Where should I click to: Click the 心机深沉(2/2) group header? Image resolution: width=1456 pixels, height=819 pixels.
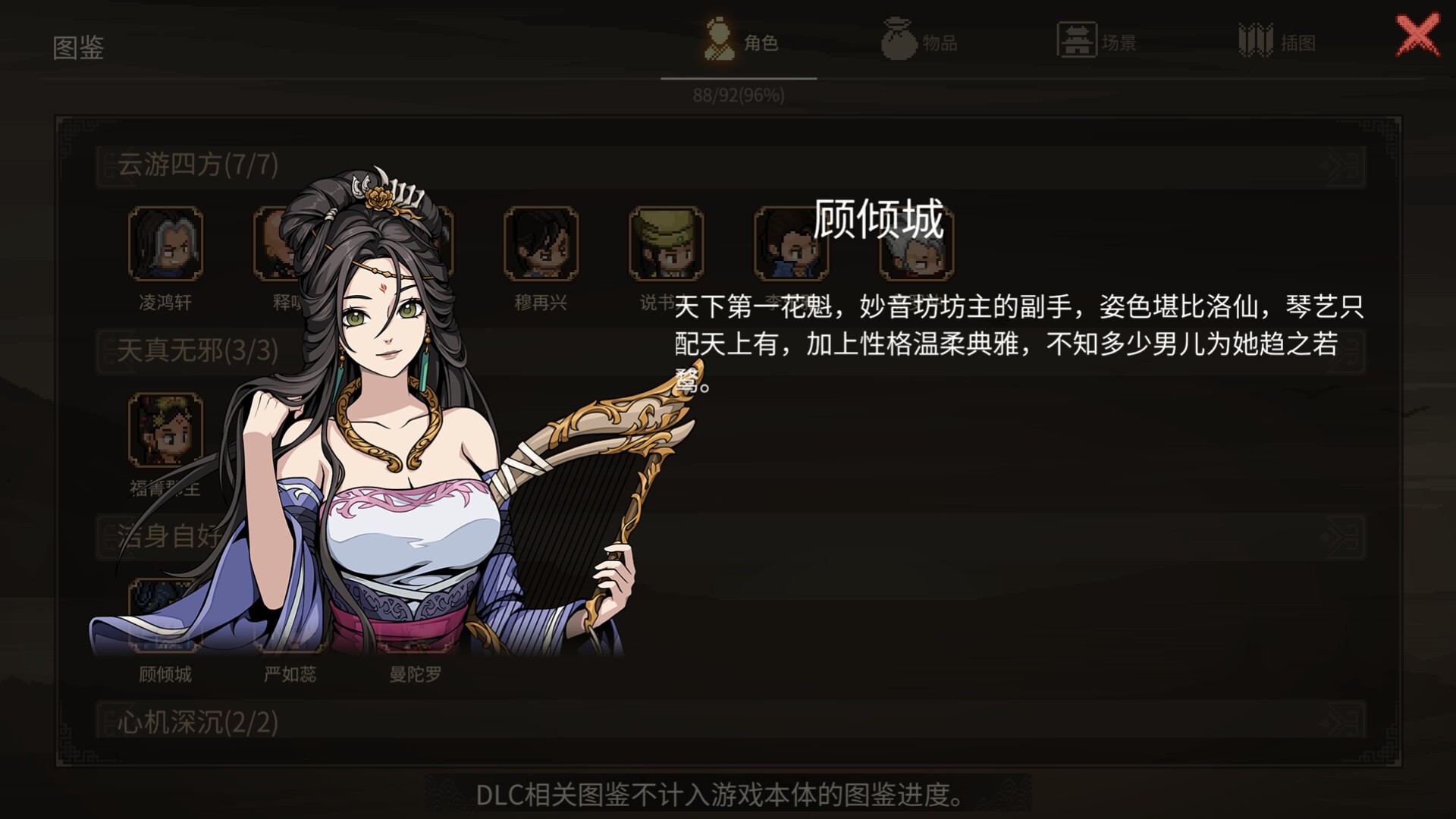click(196, 722)
